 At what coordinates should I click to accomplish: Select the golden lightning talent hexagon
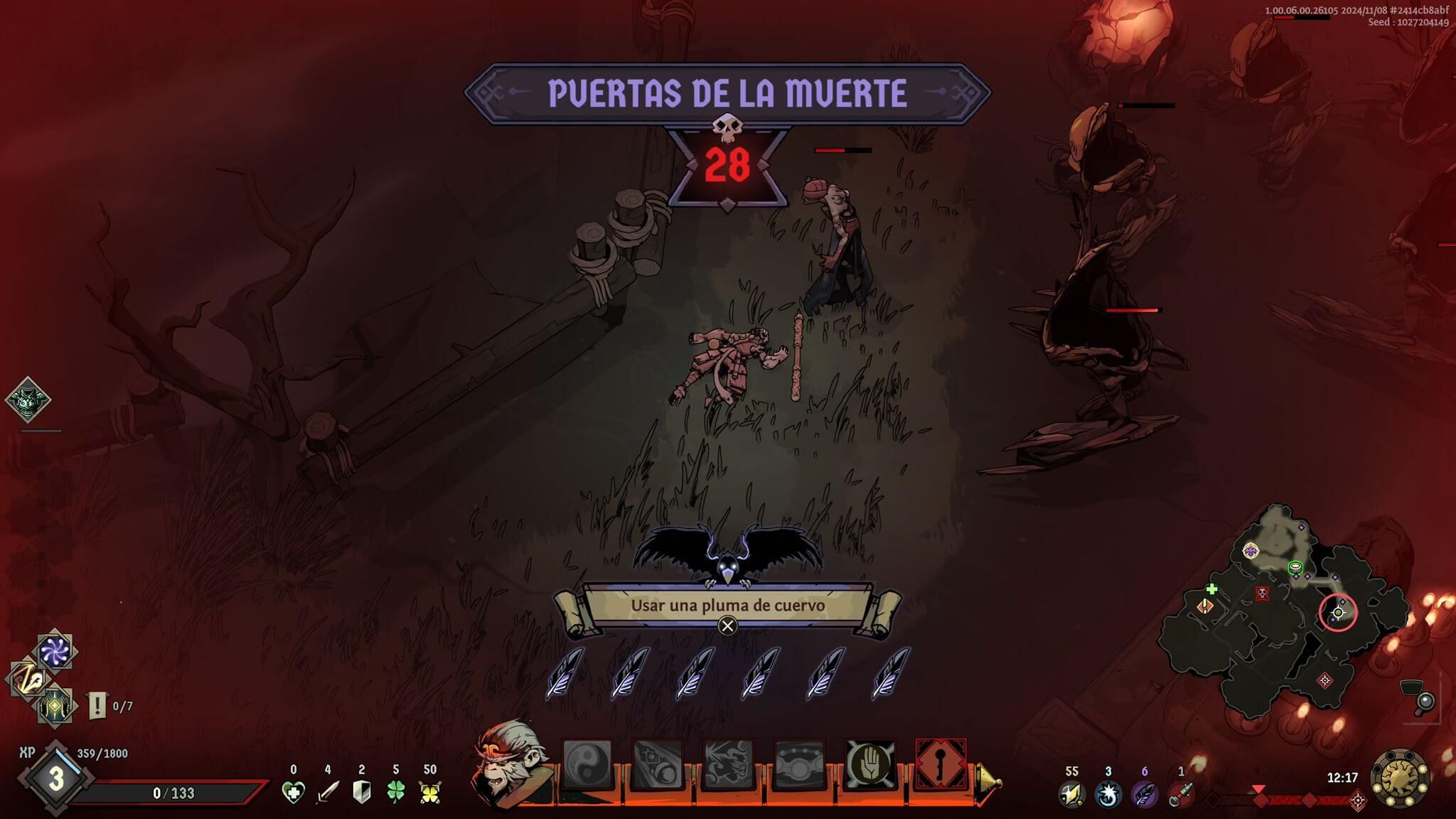28,679
